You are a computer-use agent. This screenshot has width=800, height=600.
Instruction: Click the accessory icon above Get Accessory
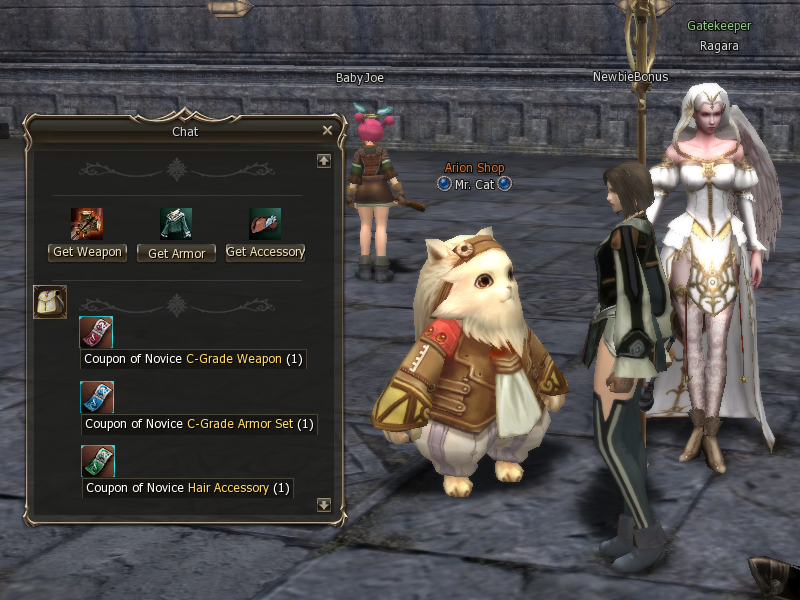265,224
